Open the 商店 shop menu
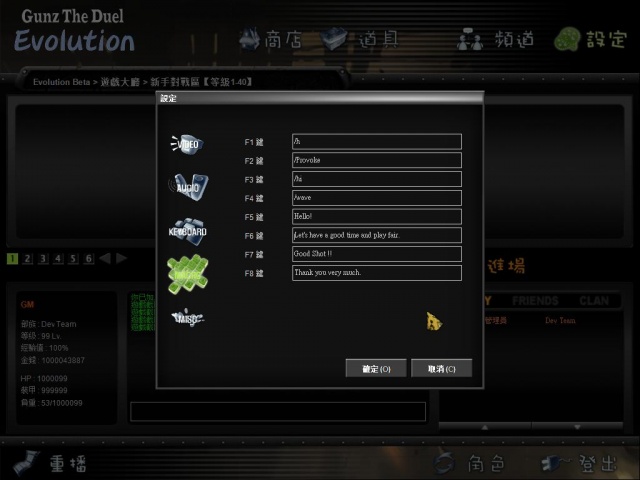The height and width of the screenshot is (480, 640). pyautogui.click(x=271, y=40)
